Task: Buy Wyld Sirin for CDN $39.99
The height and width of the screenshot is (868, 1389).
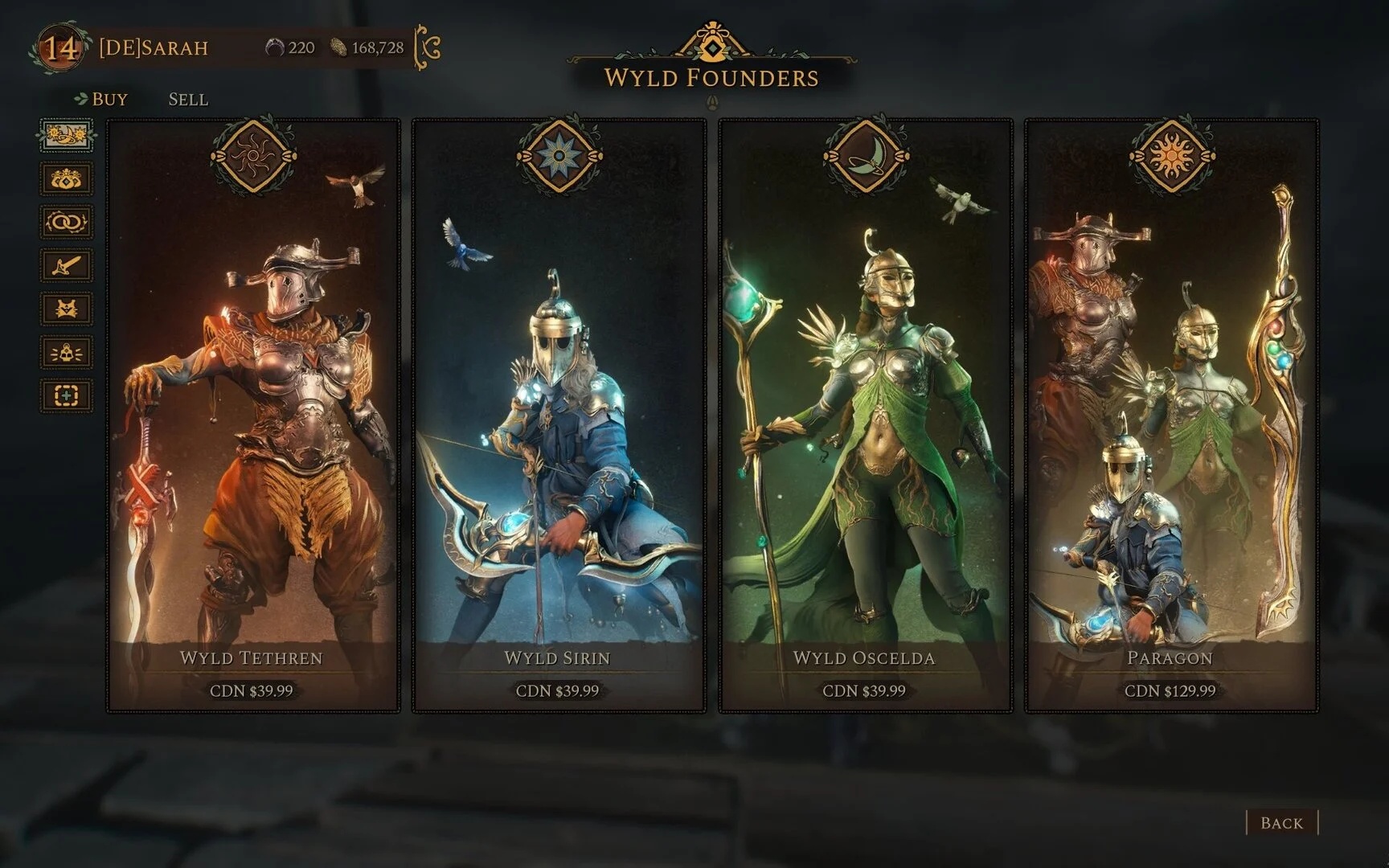Action: point(558,690)
